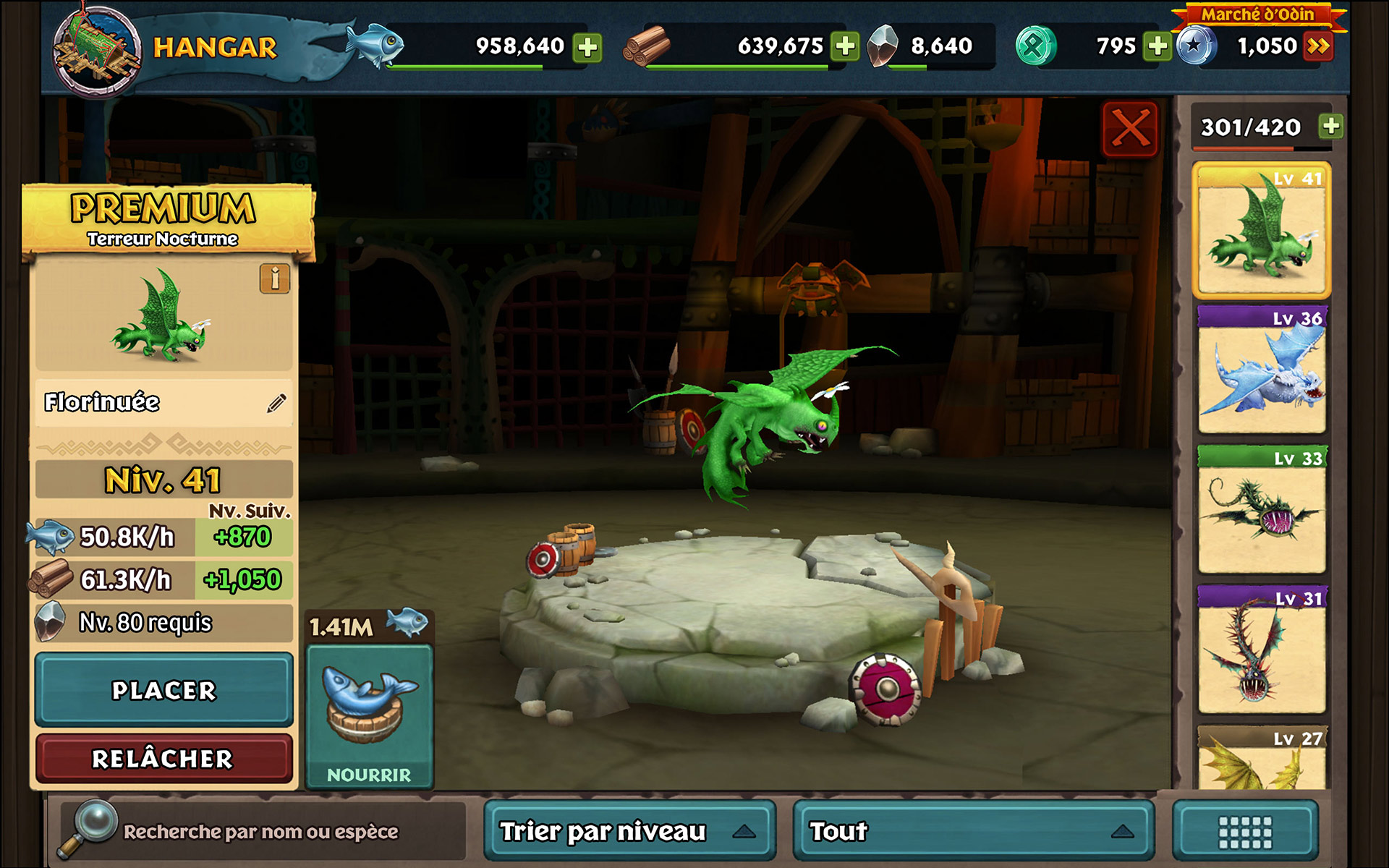The image size is (1389, 868).
Task: Pick the Lv 31 dragon thumbnail
Action: tap(1262, 651)
